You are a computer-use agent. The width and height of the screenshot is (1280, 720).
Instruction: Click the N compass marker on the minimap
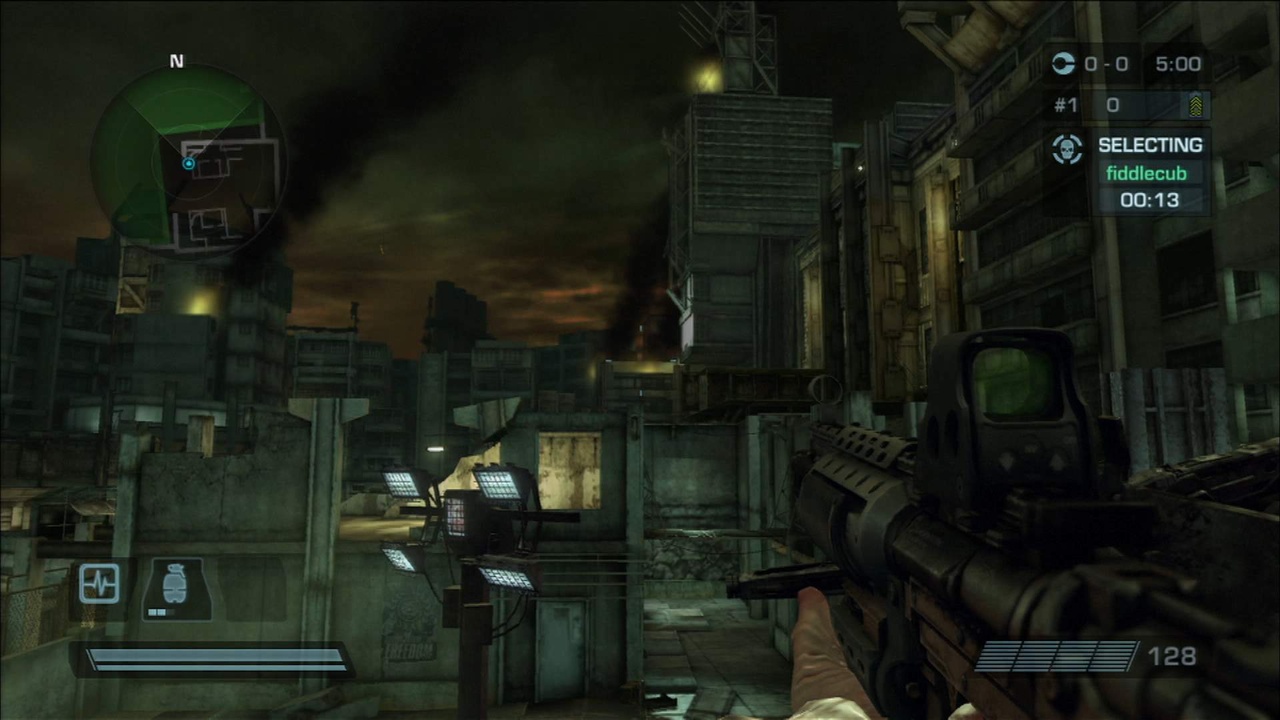coord(177,61)
